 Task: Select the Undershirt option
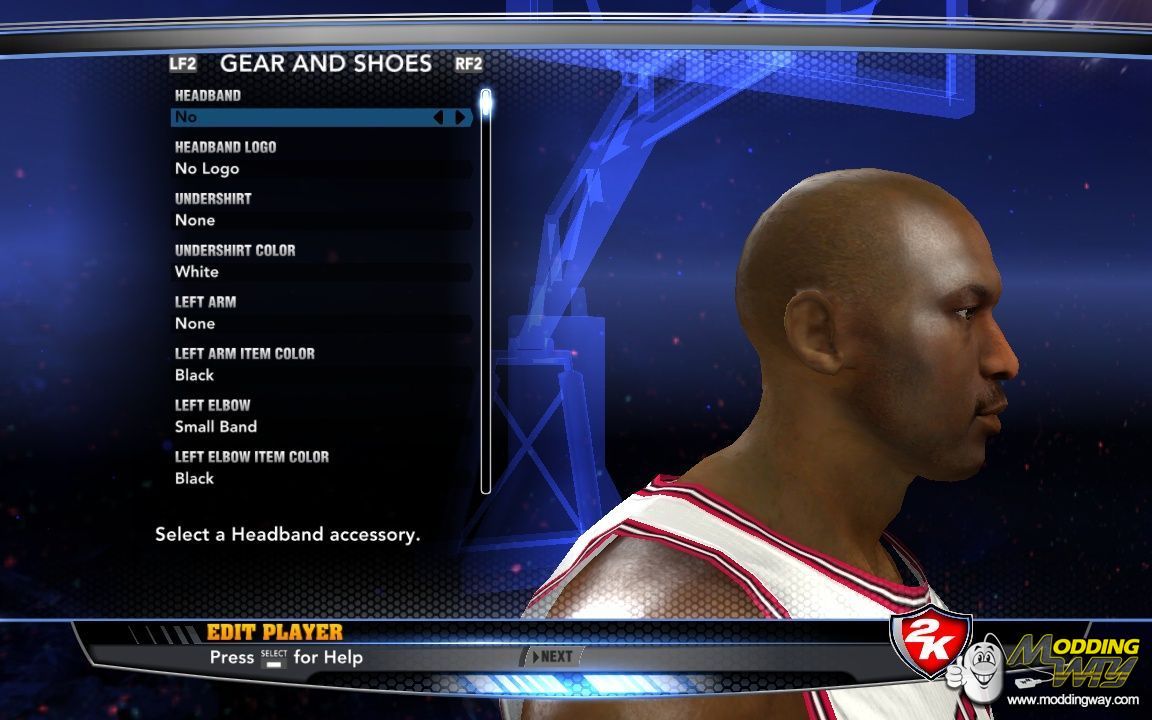[x=320, y=220]
